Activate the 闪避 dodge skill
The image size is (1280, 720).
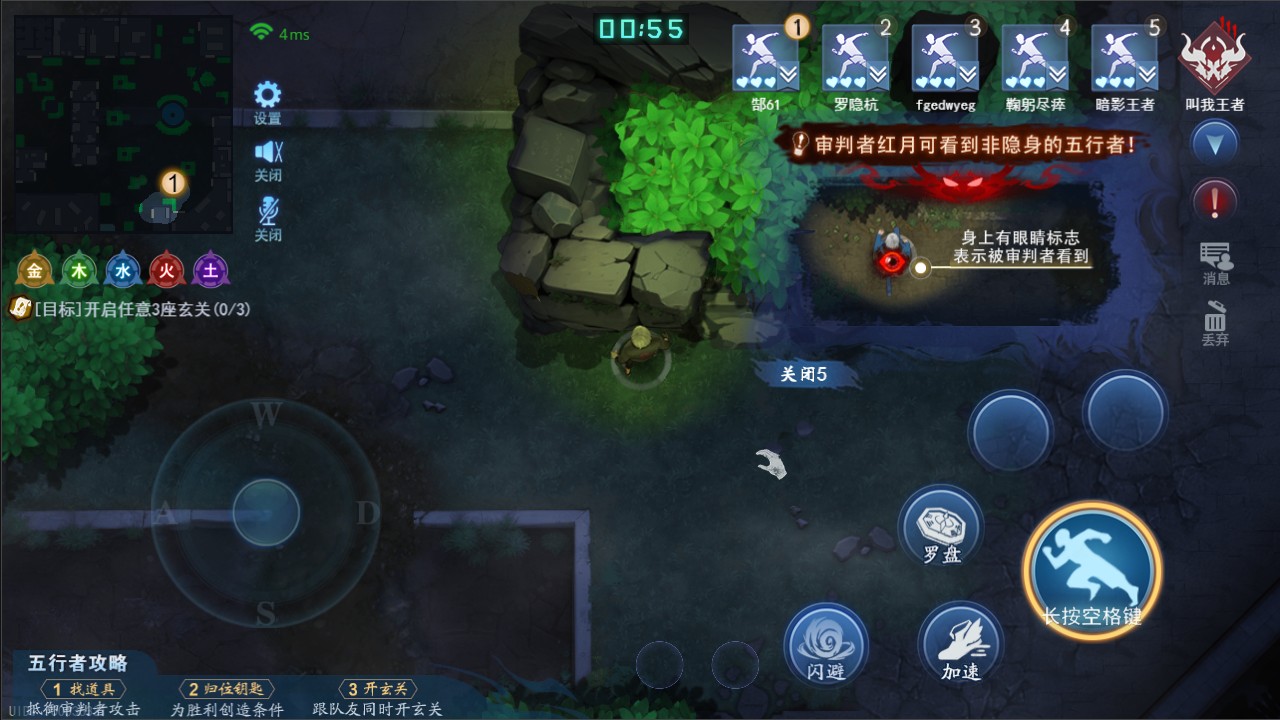click(x=826, y=644)
